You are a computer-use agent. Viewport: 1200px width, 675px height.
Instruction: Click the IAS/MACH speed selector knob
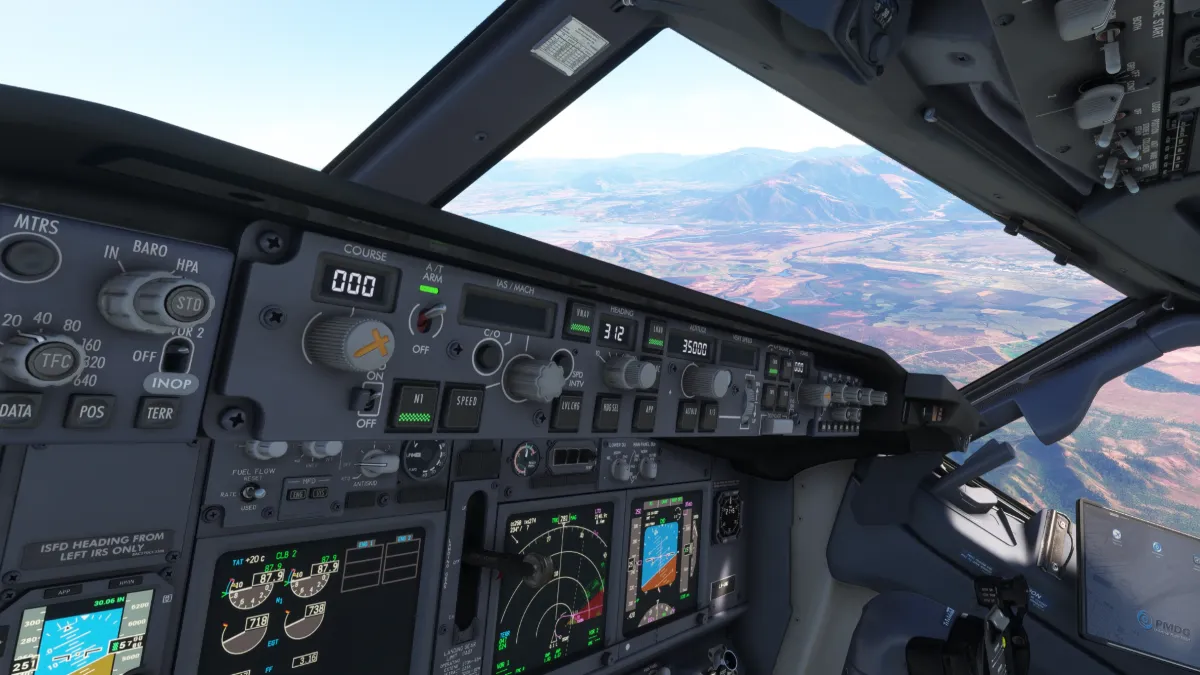coord(534,379)
